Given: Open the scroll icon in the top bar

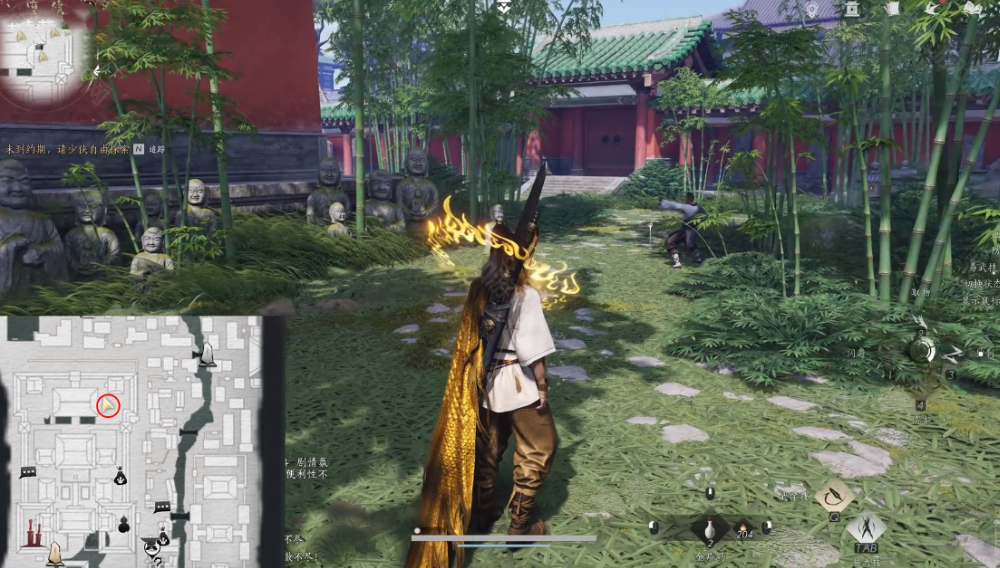Looking at the screenshot, I should click(x=893, y=9).
